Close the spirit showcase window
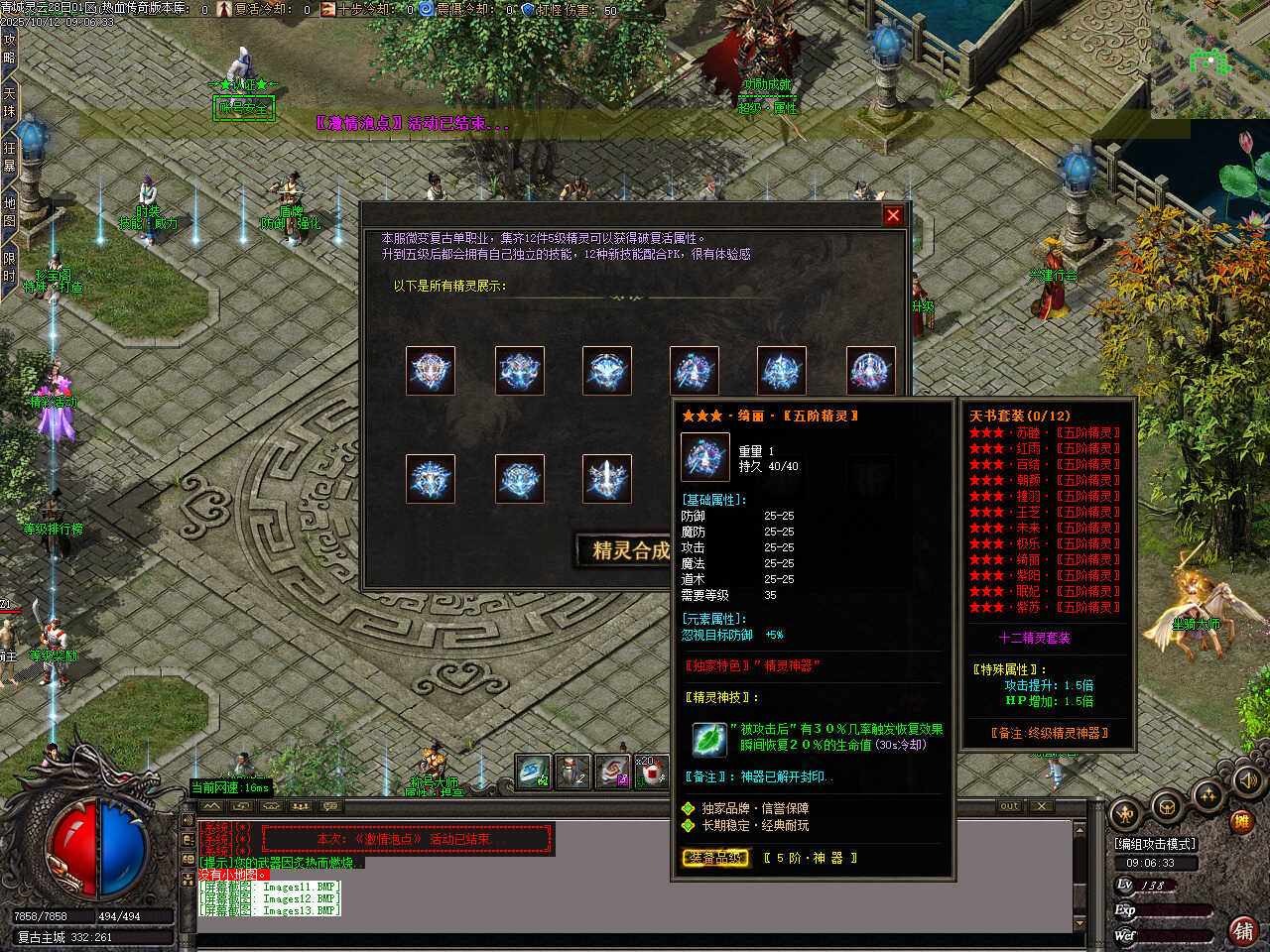 coord(893,215)
